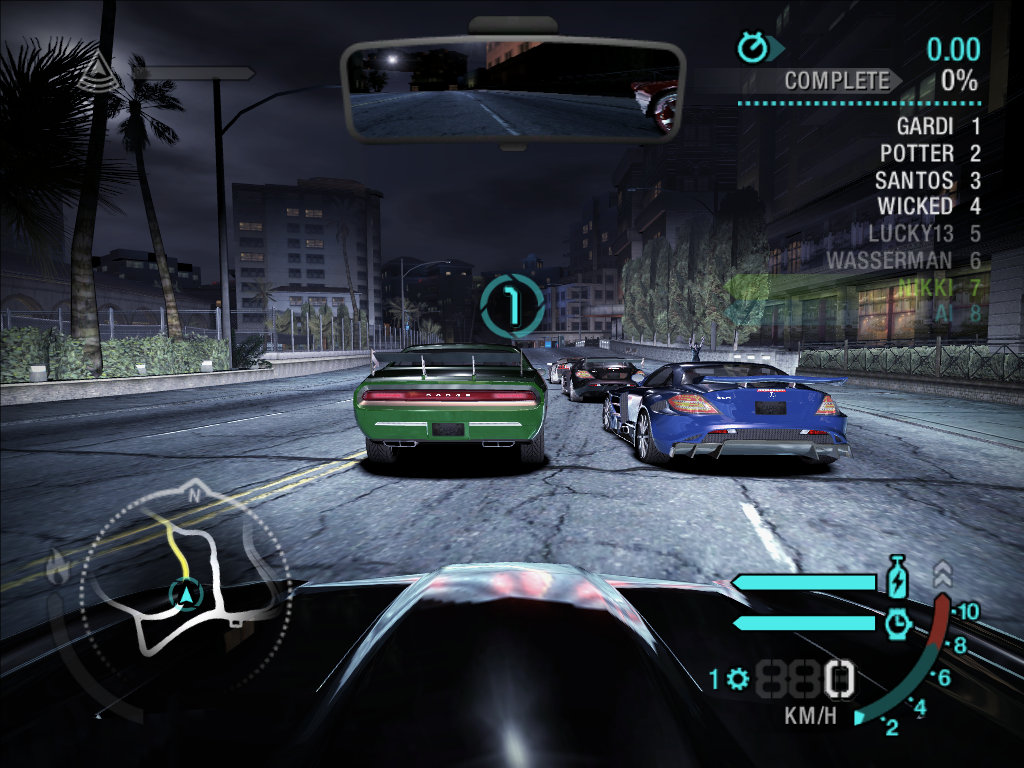Select LUCKY13 in the standings list
1024x768 pixels.
[x=911, y=233]
